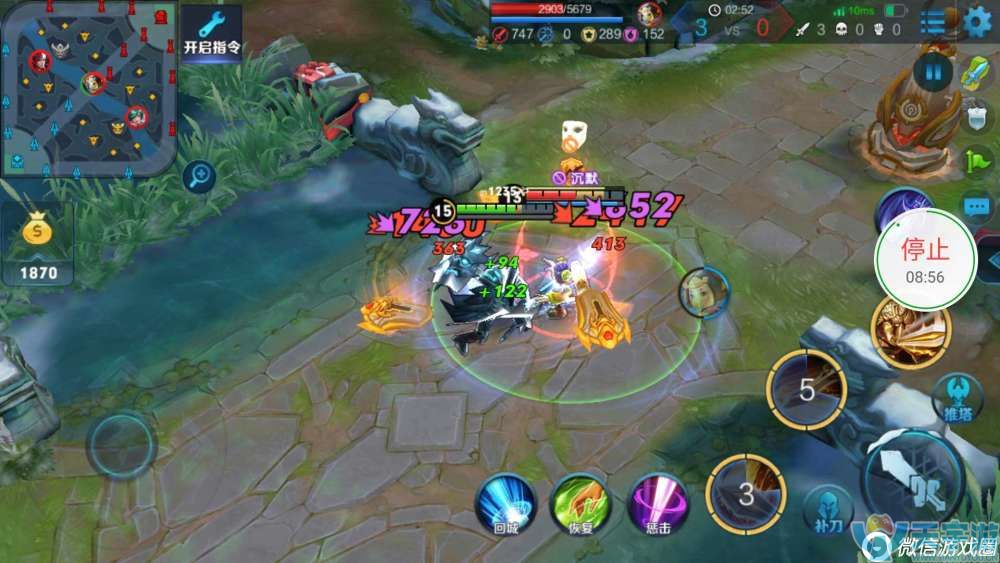
Task: Select the 补刀 last-hit button
Action: 827,509
